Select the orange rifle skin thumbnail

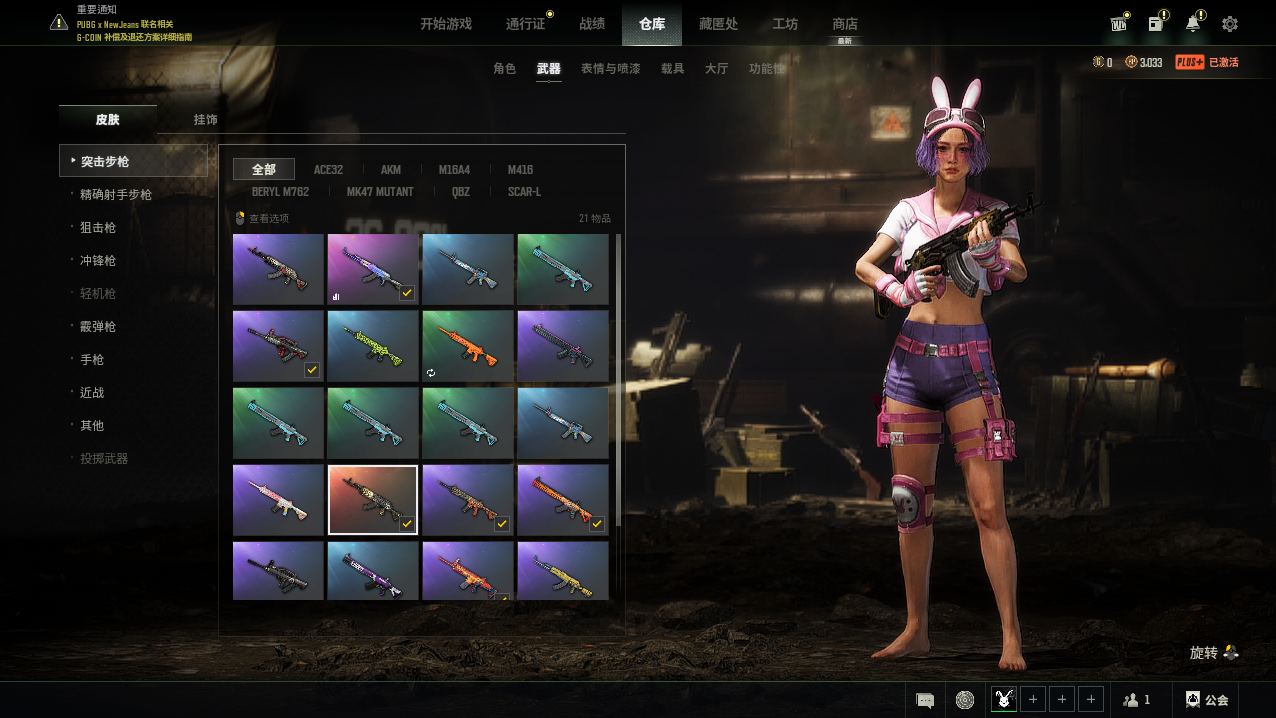pos(467,346)
